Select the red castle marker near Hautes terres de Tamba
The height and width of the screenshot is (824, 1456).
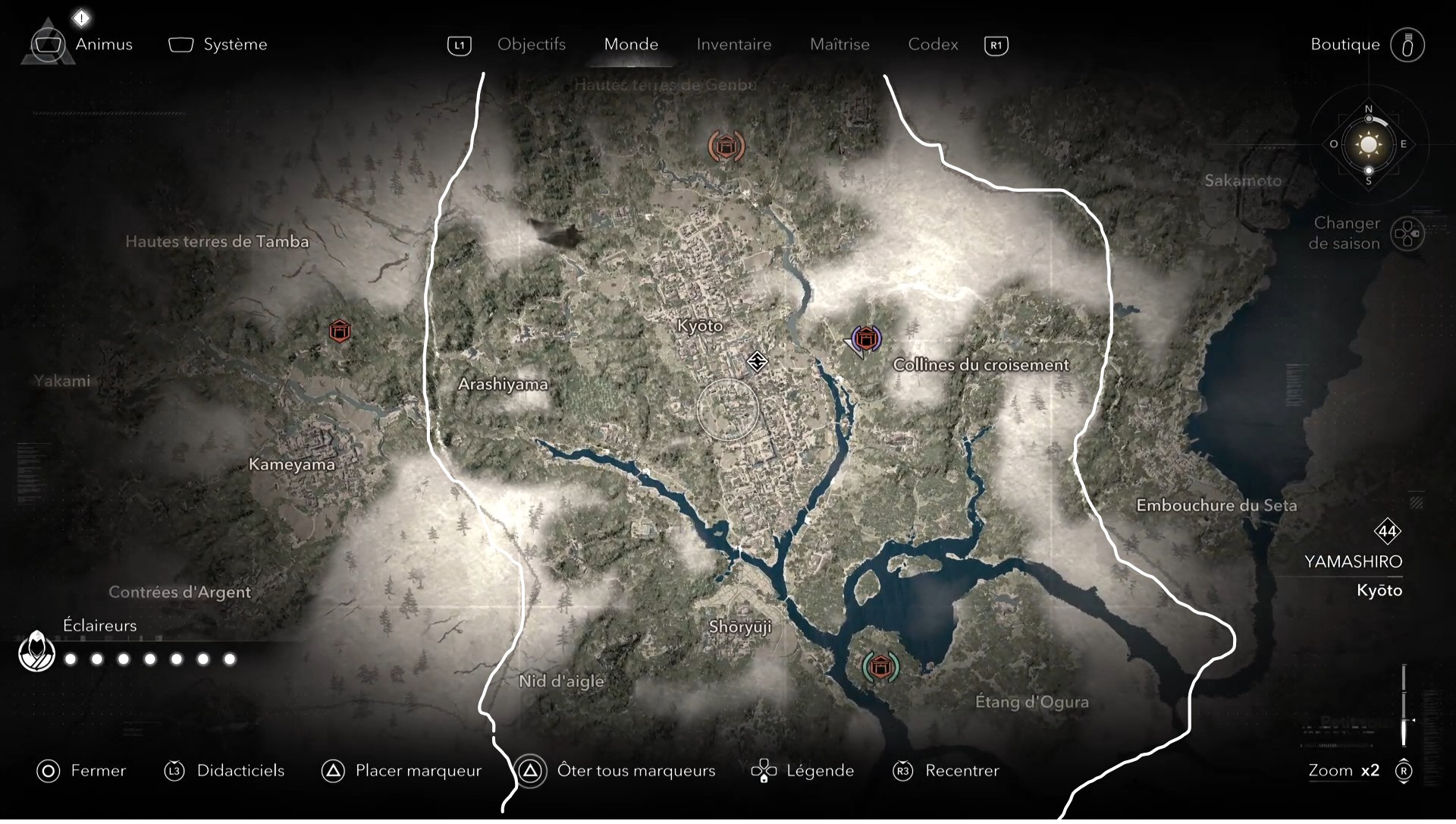340,331
